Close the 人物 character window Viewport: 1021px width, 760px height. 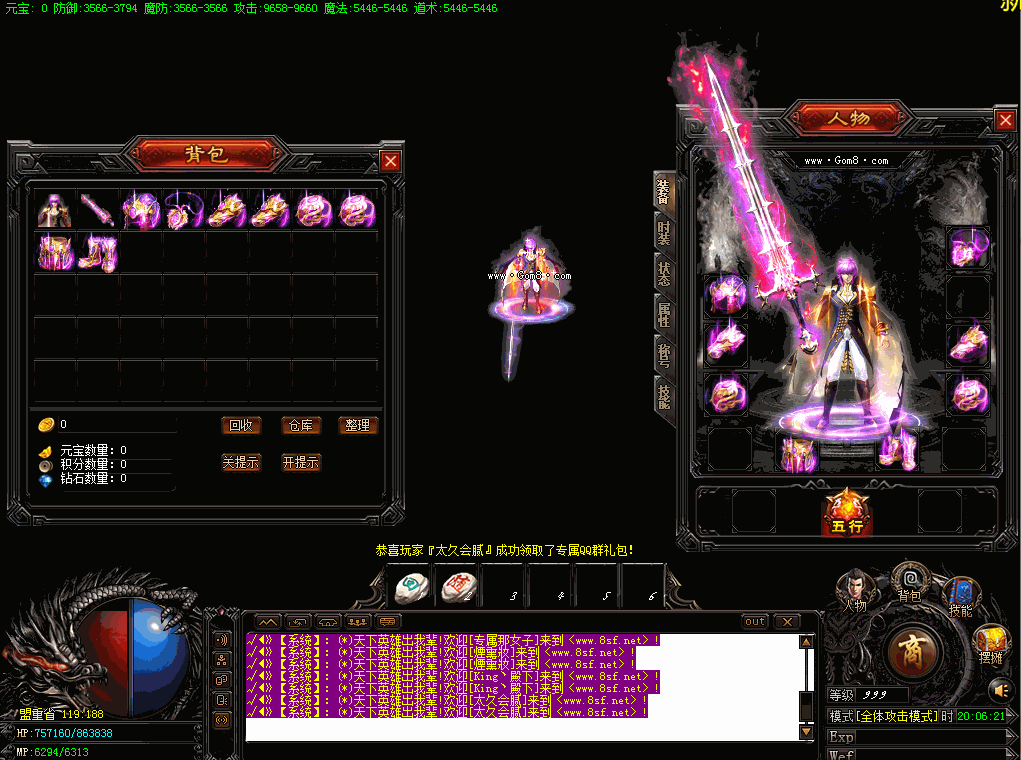(x=1005, y=120)
